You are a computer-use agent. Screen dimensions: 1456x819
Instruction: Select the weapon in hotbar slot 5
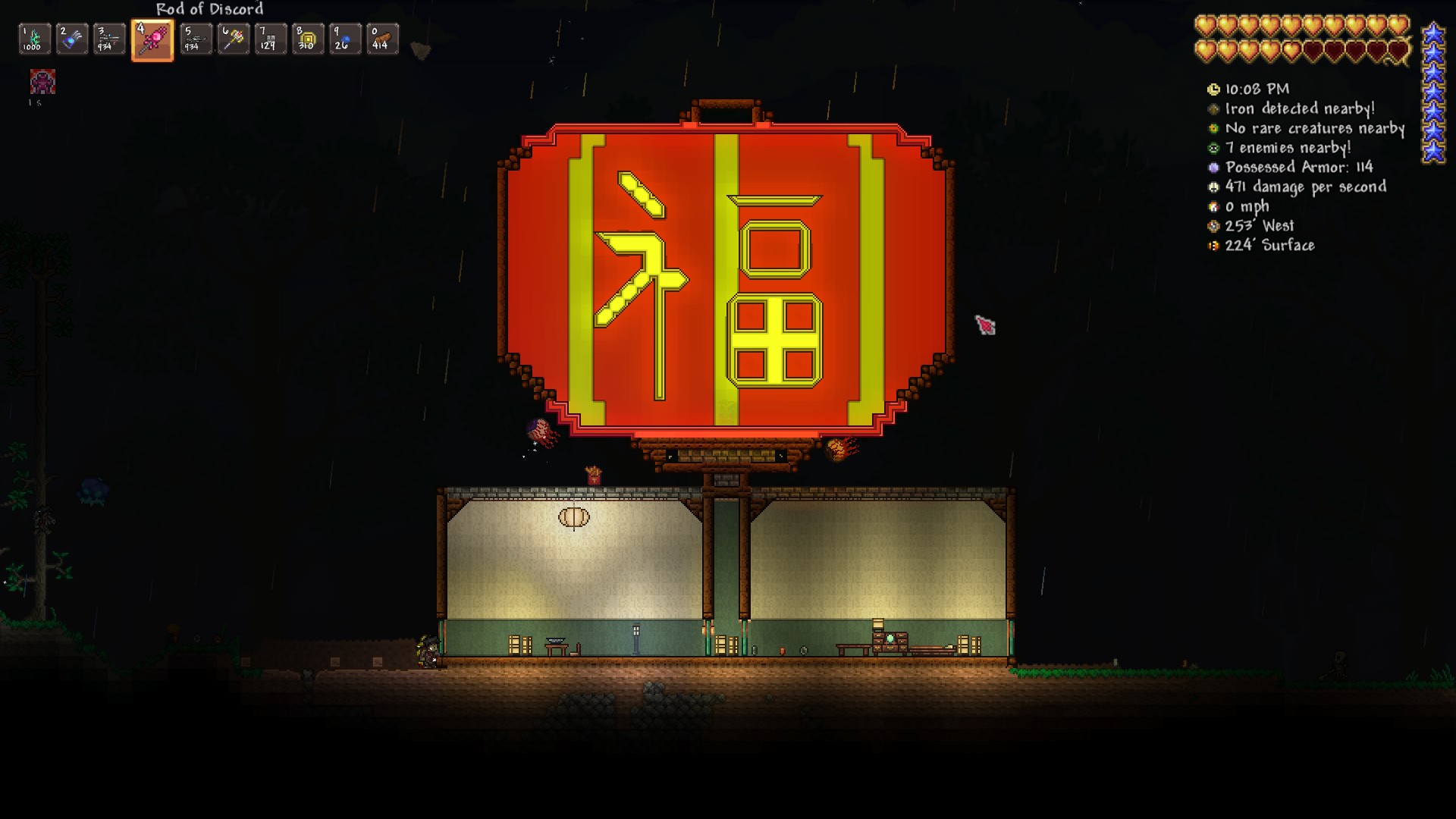194,39
